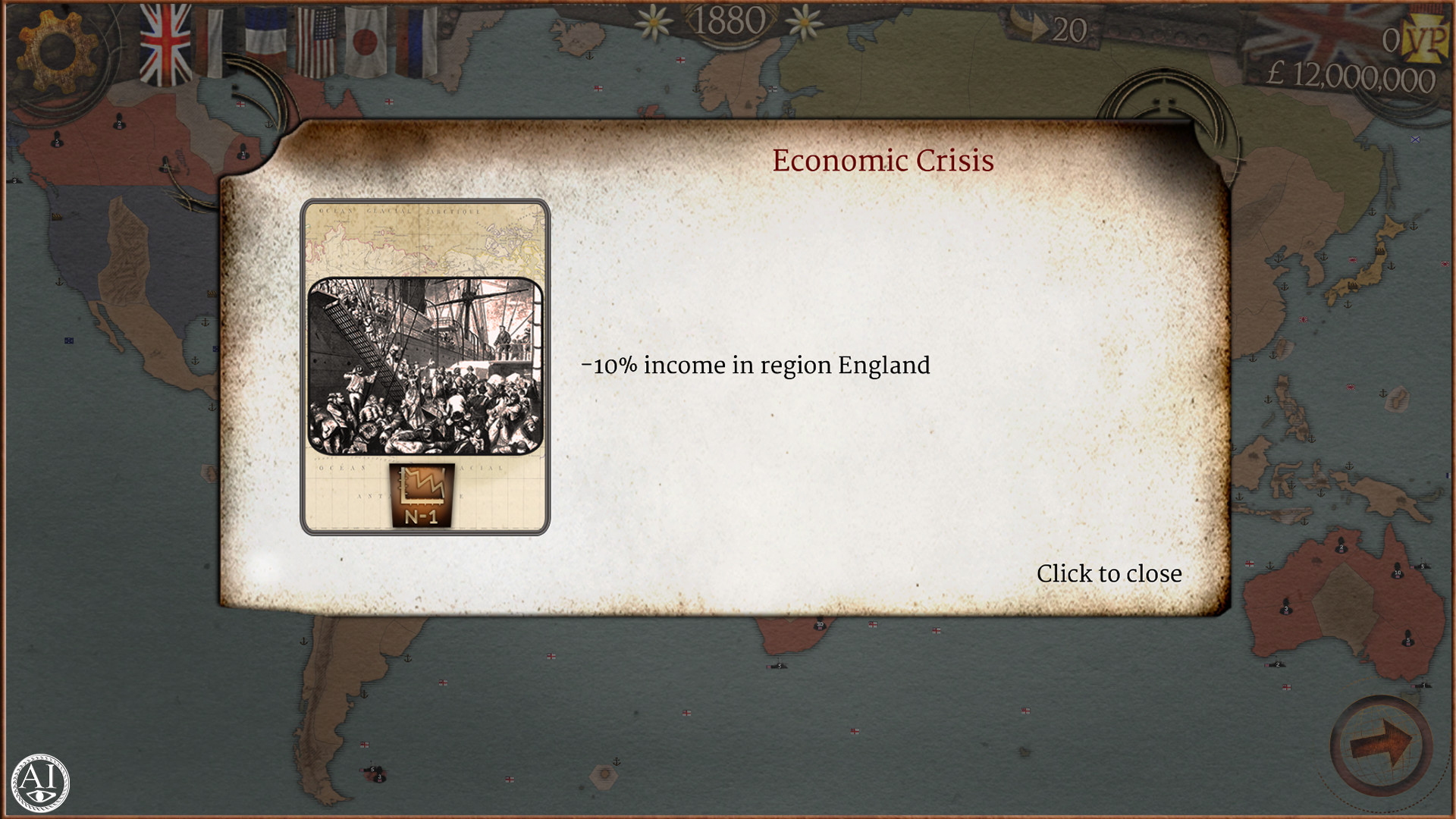Select the German Empire flag
The image size is (1456, 819).
[211, 42]
